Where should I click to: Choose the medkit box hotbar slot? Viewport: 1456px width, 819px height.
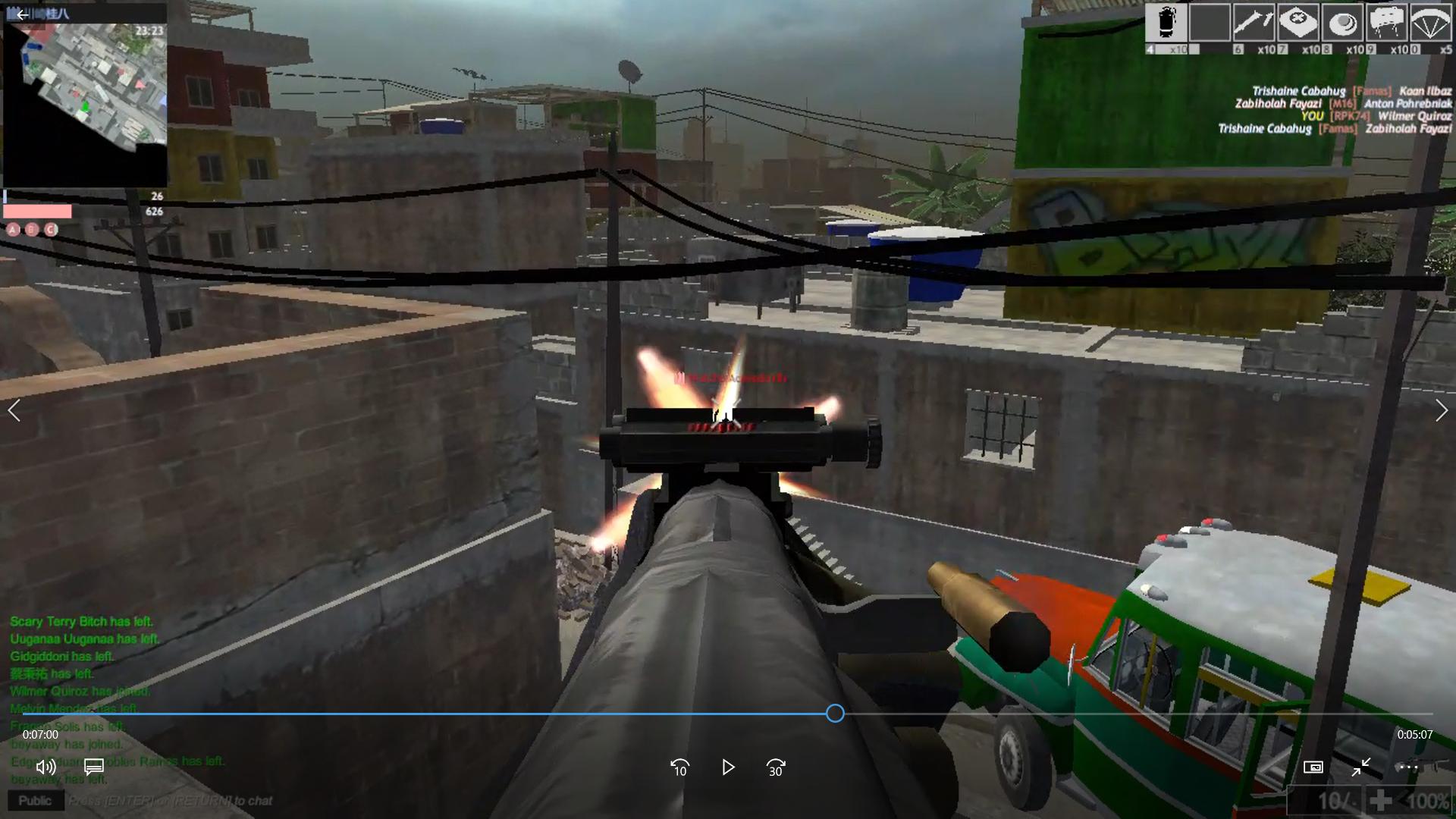(1298, 23)
